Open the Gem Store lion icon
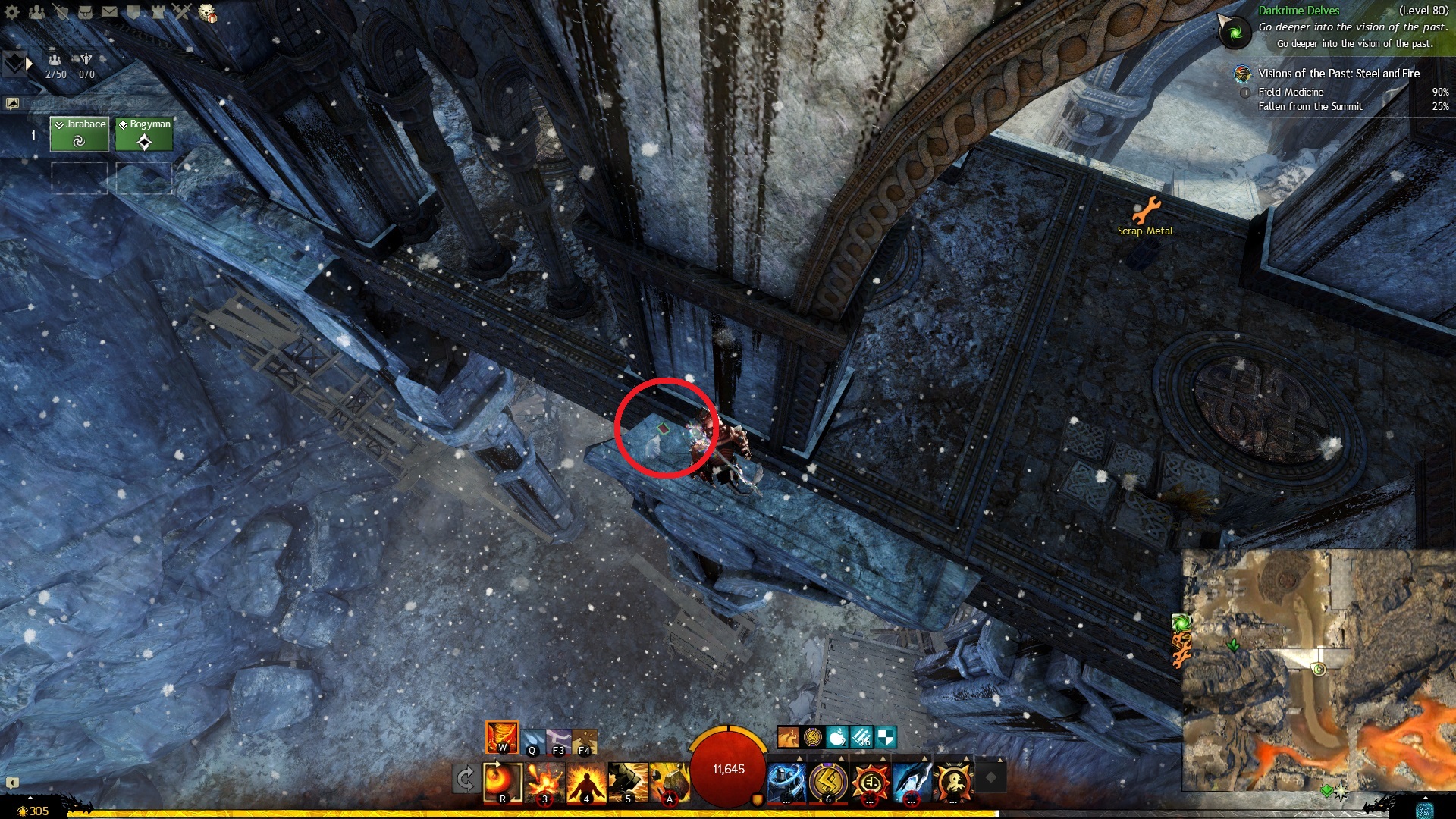The image size is (1456, 819). [x=207, y=13]
